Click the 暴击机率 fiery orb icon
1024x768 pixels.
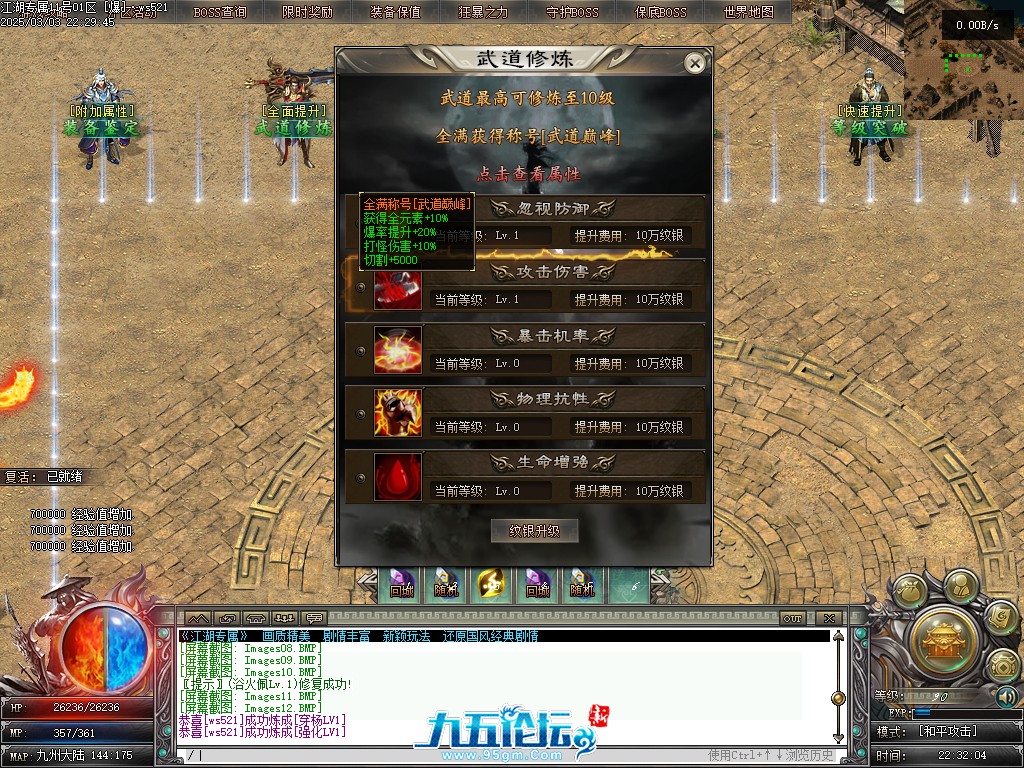398,350
